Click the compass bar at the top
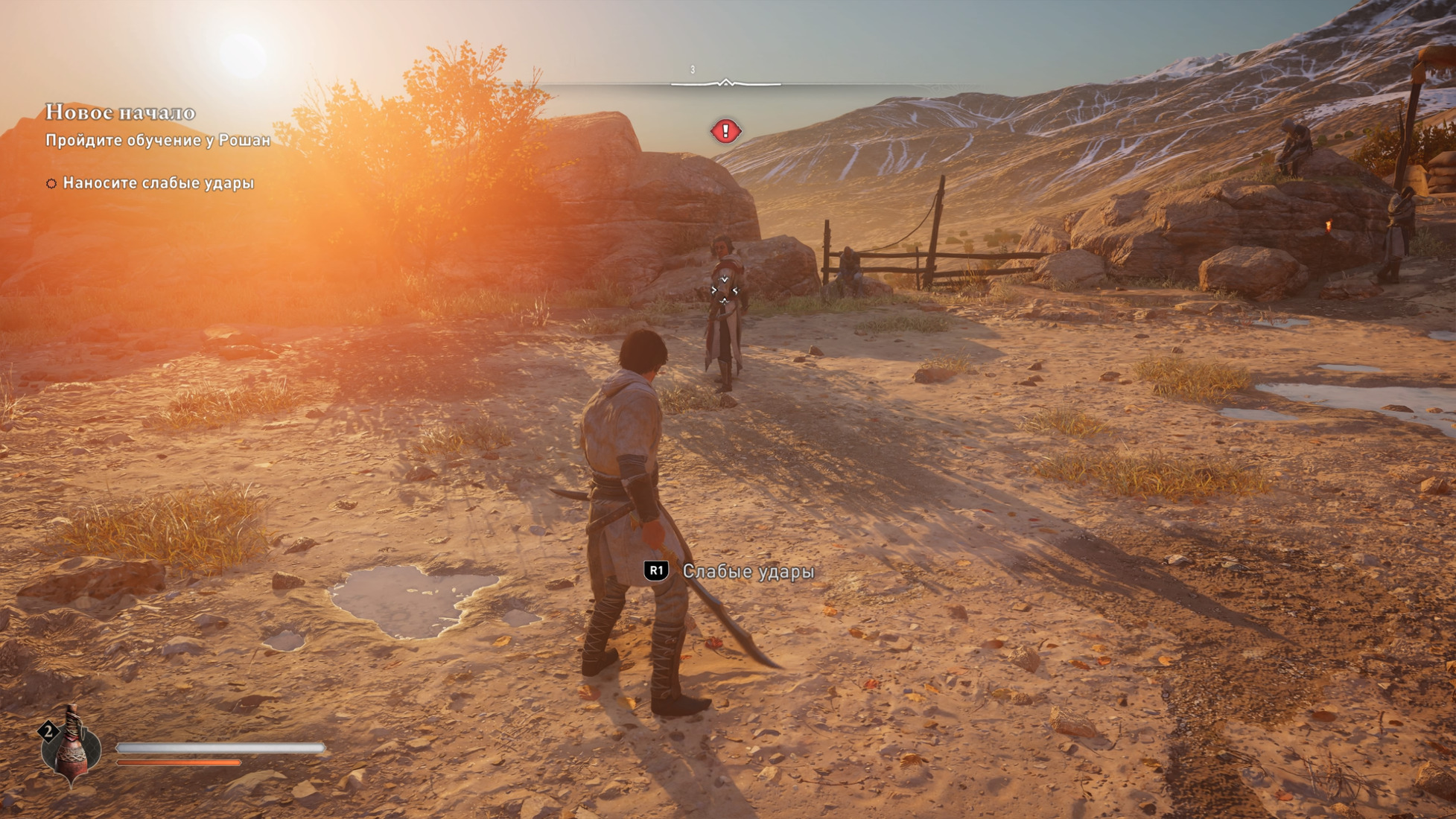 725,83
